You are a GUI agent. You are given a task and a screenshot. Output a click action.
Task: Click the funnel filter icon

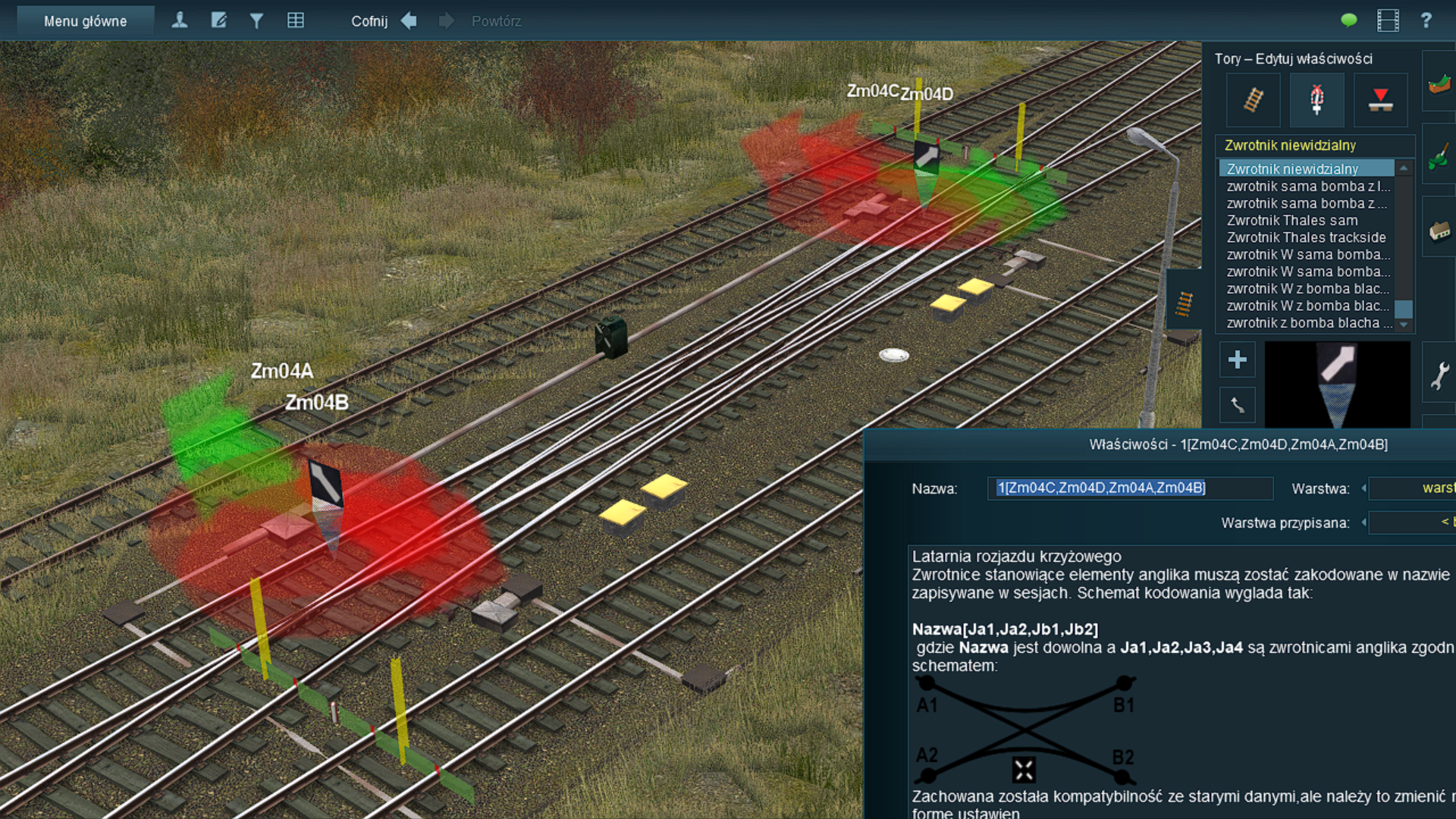[x=257, y=20]
